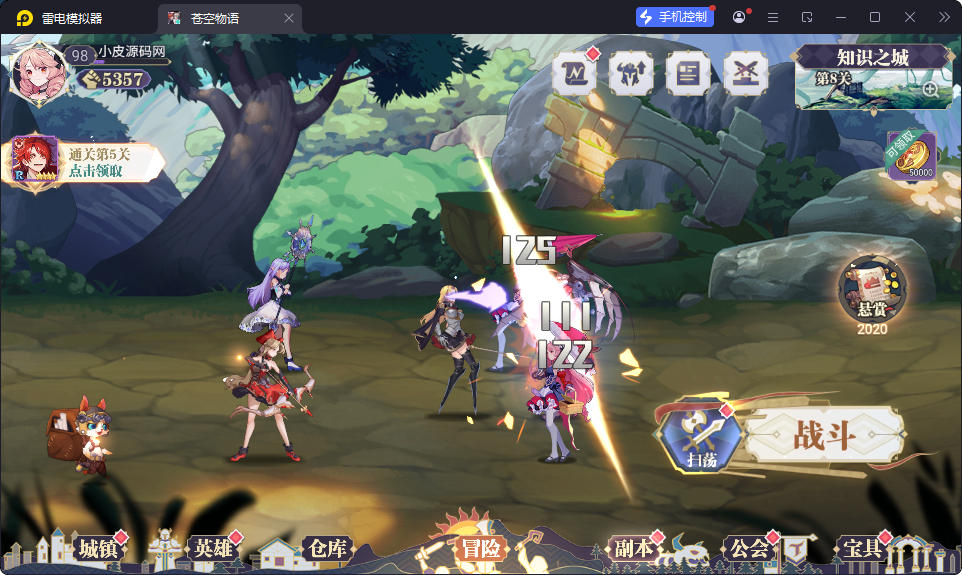The height and width of the screenshot is (575, 962).
Task: Open the 仓库 warehouse tab
Action: pyautogui.click(x=327, y=548)
